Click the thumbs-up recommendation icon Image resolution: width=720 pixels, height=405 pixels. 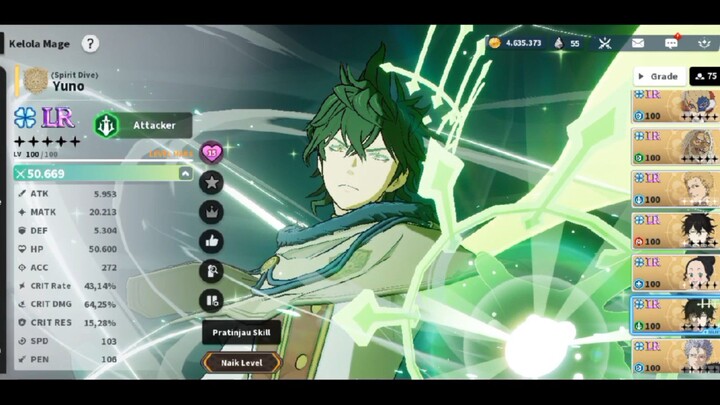point(211,240)
